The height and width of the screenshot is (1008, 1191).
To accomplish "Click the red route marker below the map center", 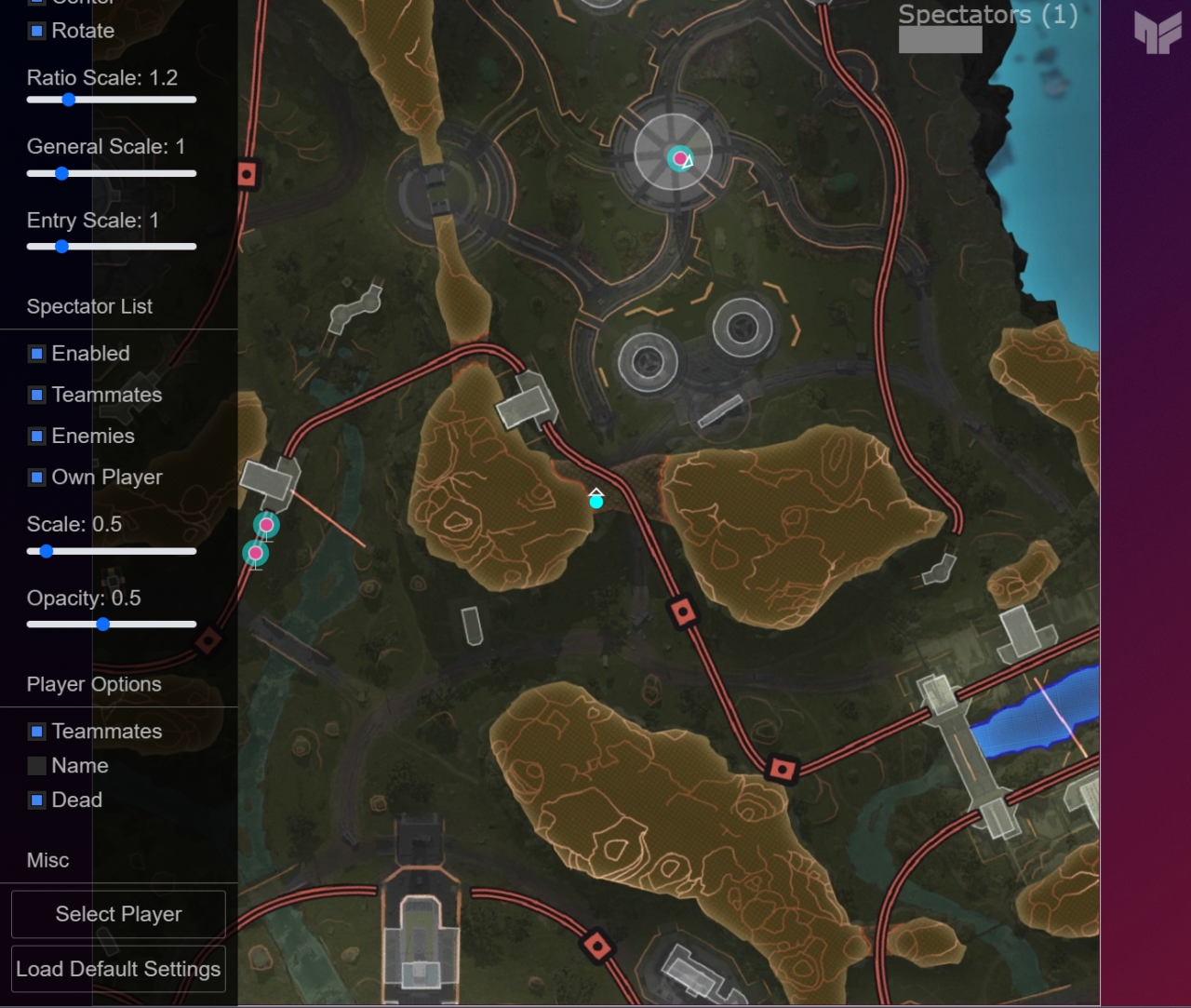I will (x=683, y=610).
